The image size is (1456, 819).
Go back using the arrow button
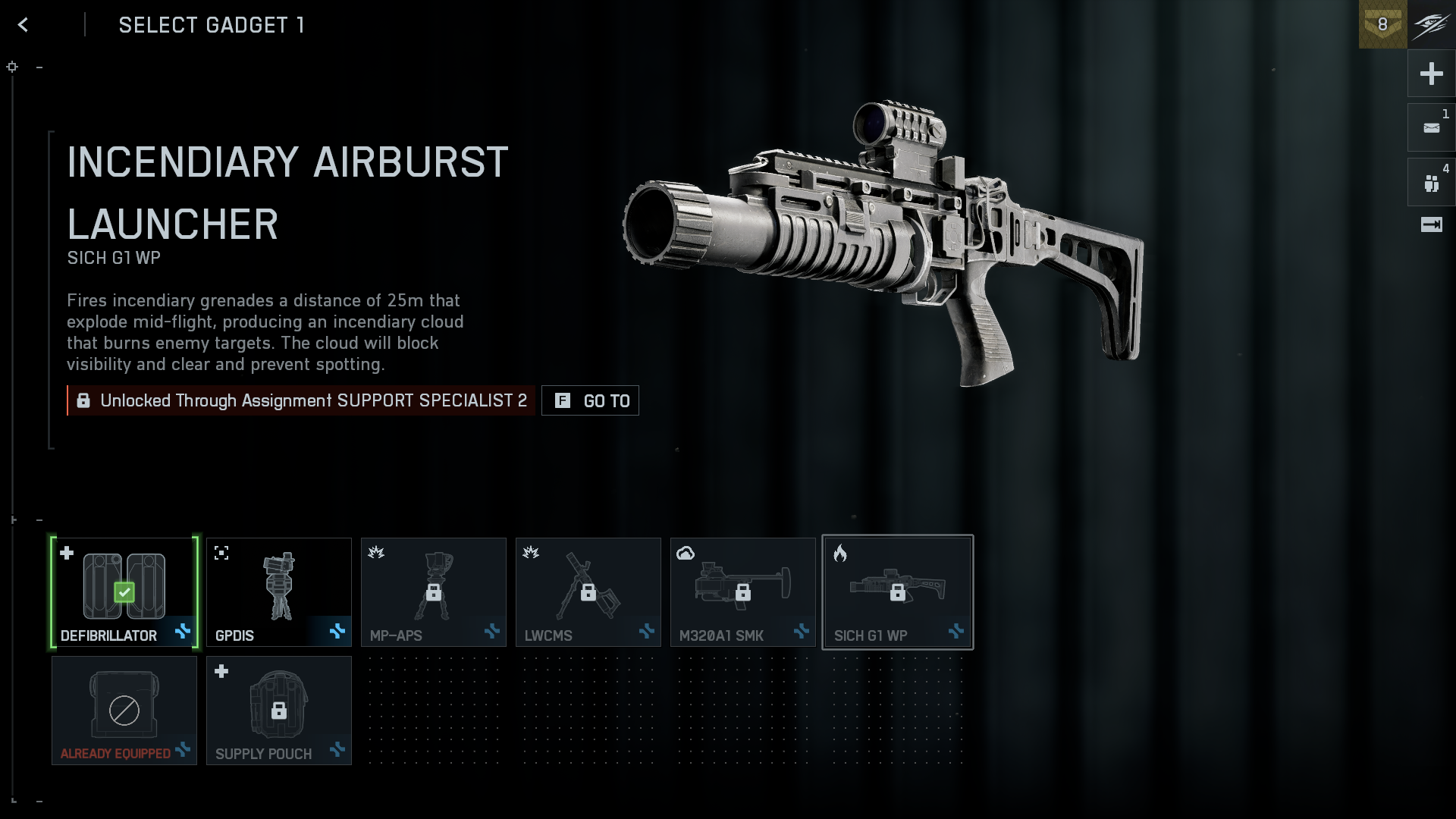(x=24, y=25)
